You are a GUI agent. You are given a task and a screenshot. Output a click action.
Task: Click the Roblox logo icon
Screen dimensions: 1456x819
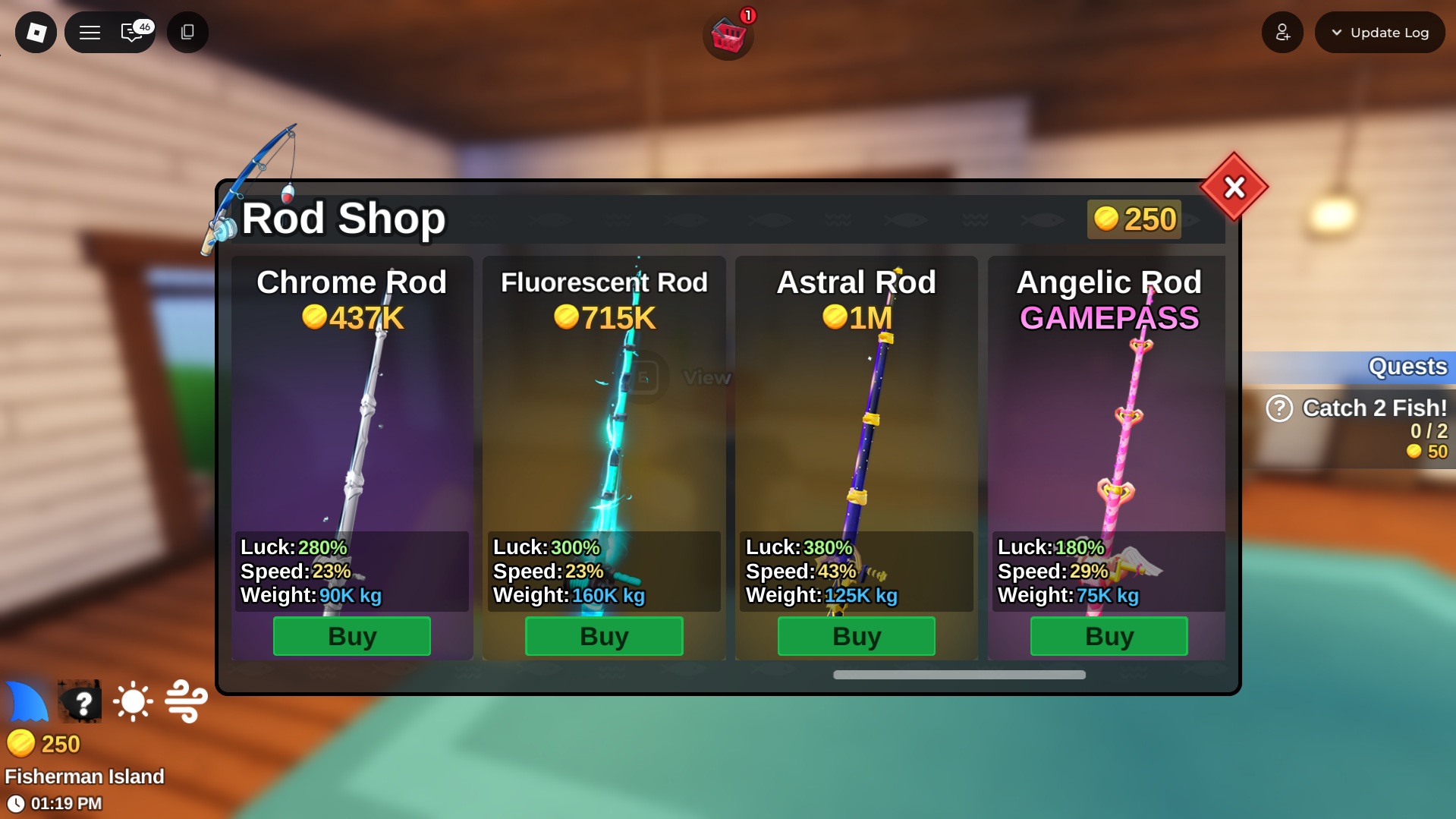[35, 32]
